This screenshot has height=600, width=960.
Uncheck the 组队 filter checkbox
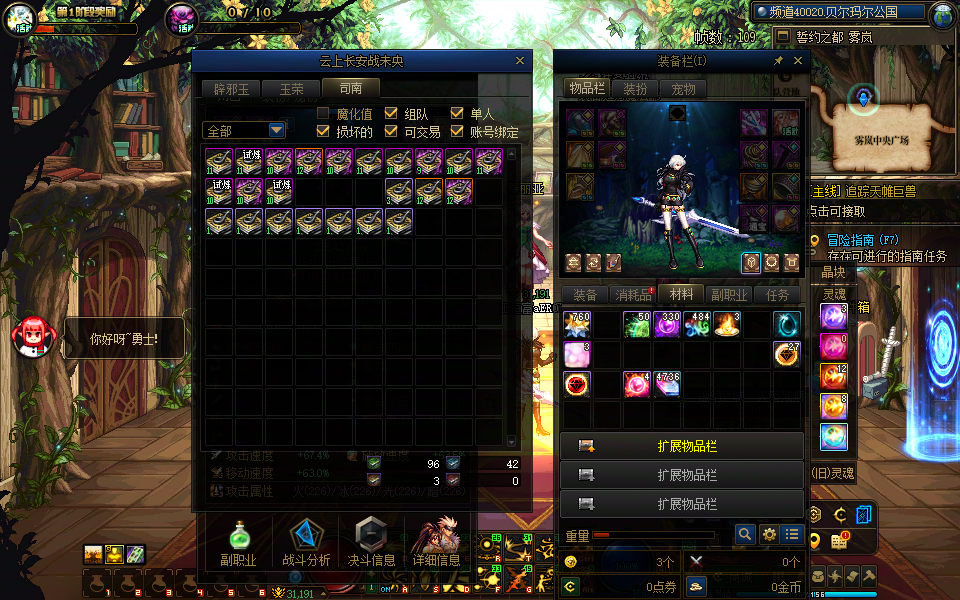pos(392,114)
